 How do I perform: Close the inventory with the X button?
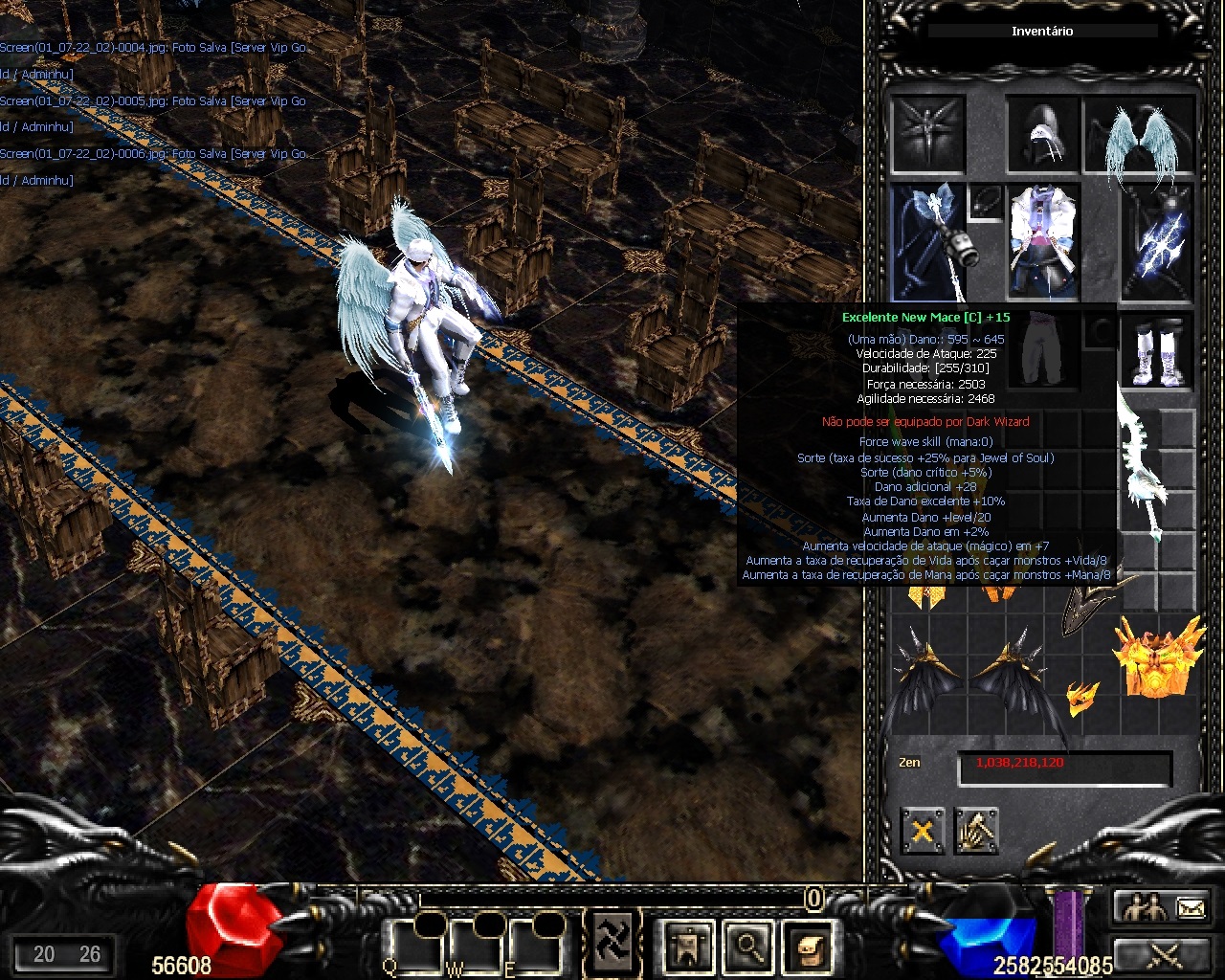[x=922, y=831]
